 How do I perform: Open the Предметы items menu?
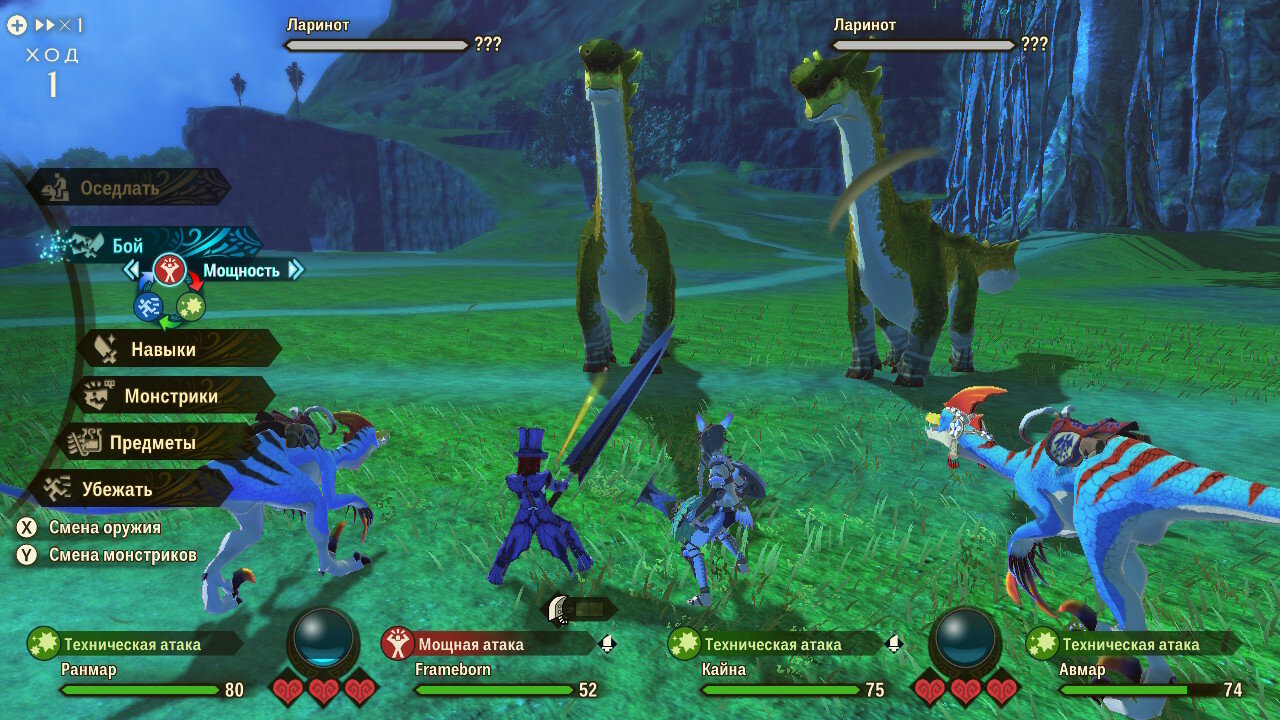152,443
